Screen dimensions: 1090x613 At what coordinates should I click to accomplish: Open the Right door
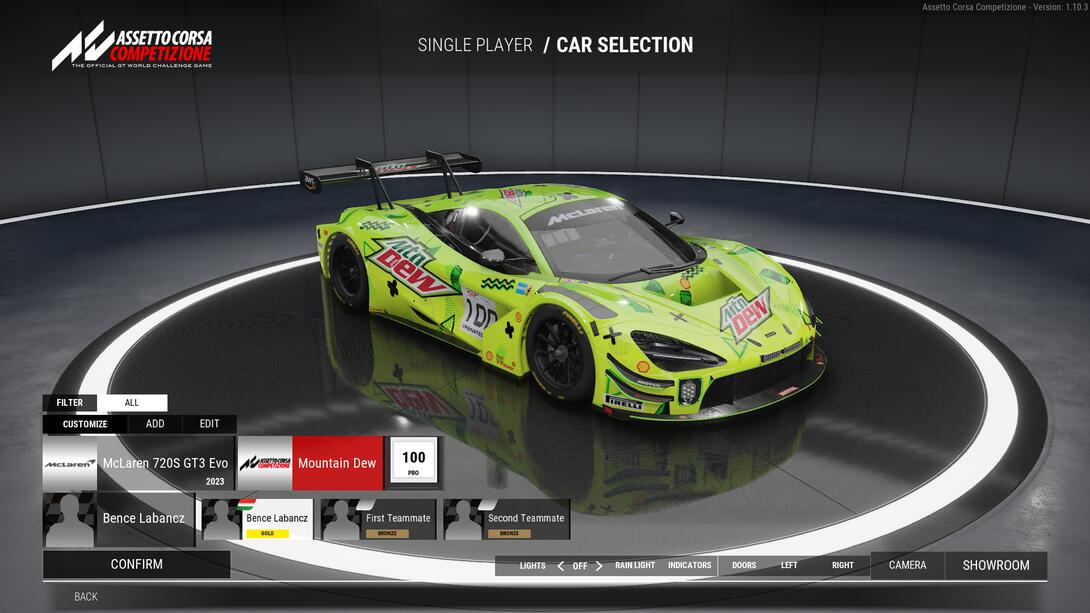843,566
